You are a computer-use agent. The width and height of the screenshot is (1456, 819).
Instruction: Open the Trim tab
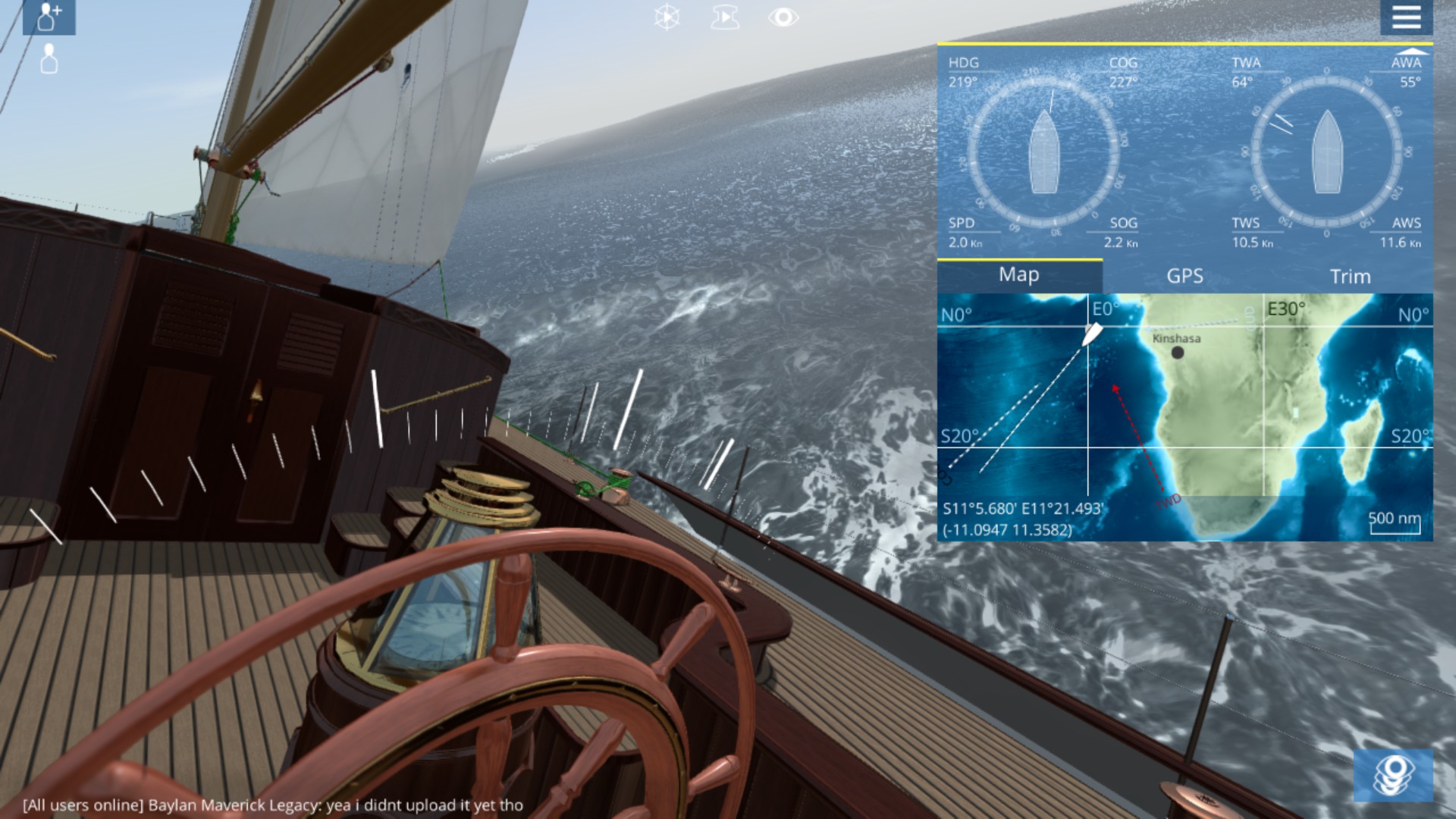[1350, 276]
